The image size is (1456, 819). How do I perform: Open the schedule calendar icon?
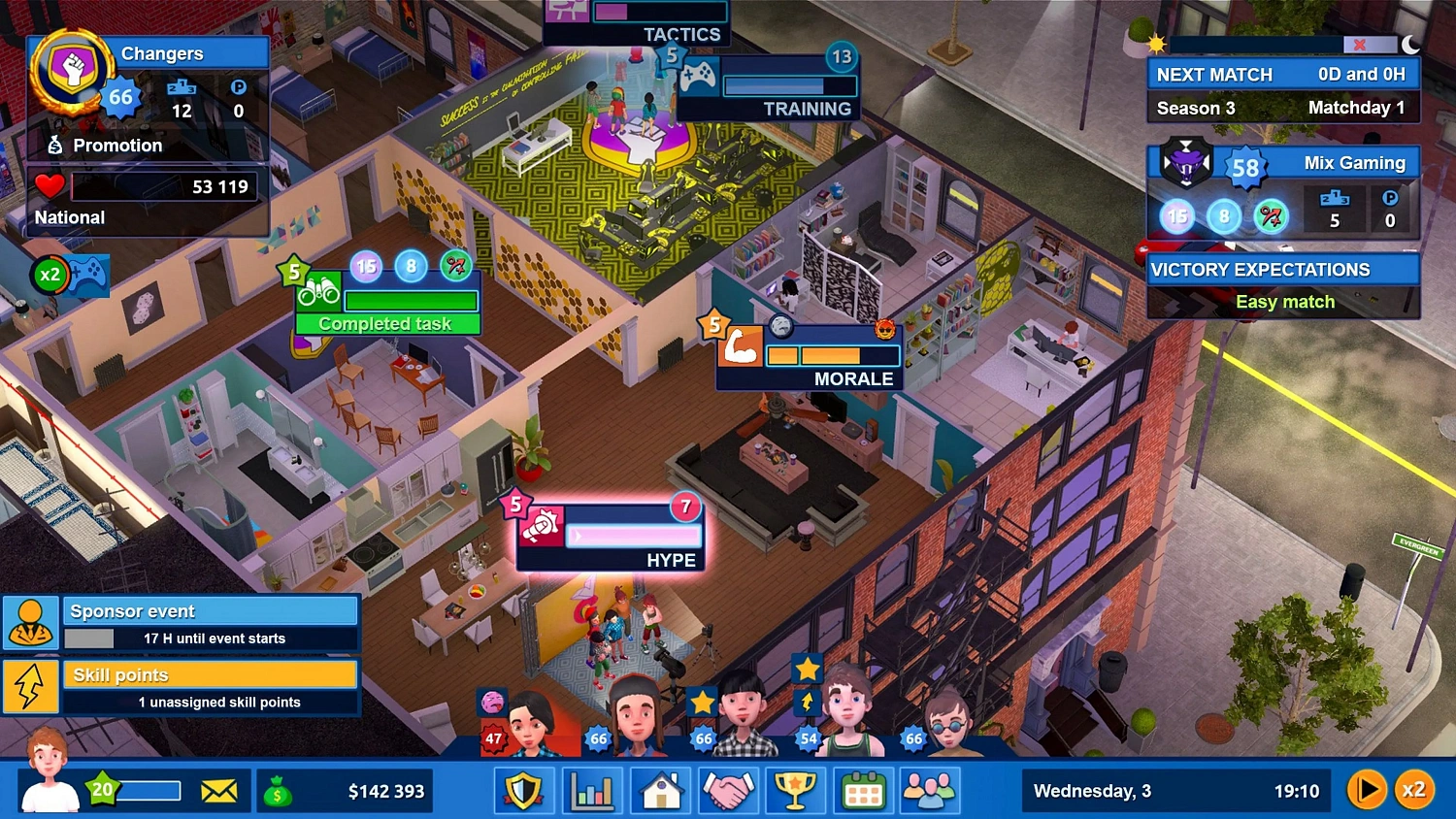point(863,790)
